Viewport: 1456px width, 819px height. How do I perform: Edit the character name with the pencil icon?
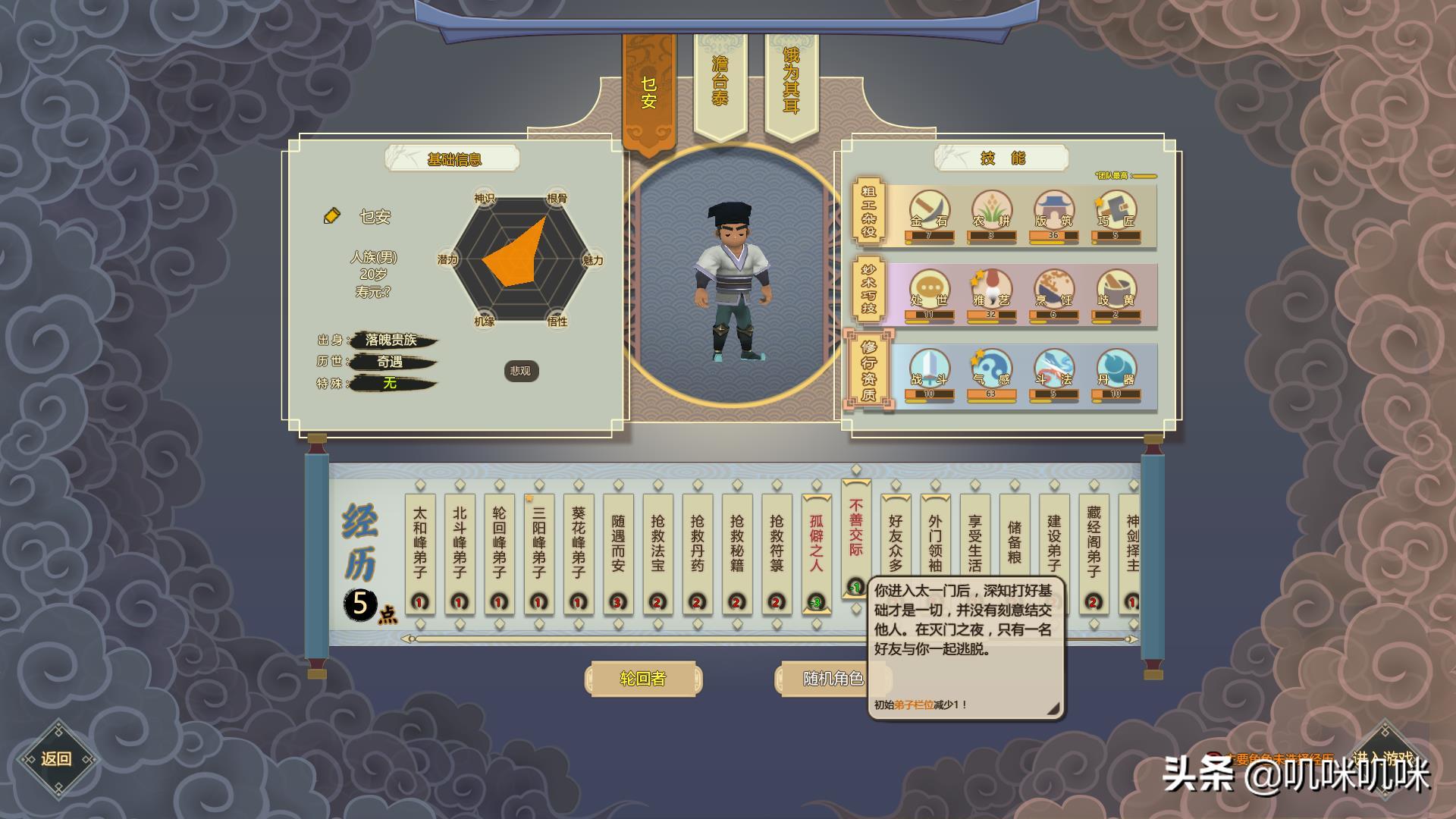tap(332, 217)
